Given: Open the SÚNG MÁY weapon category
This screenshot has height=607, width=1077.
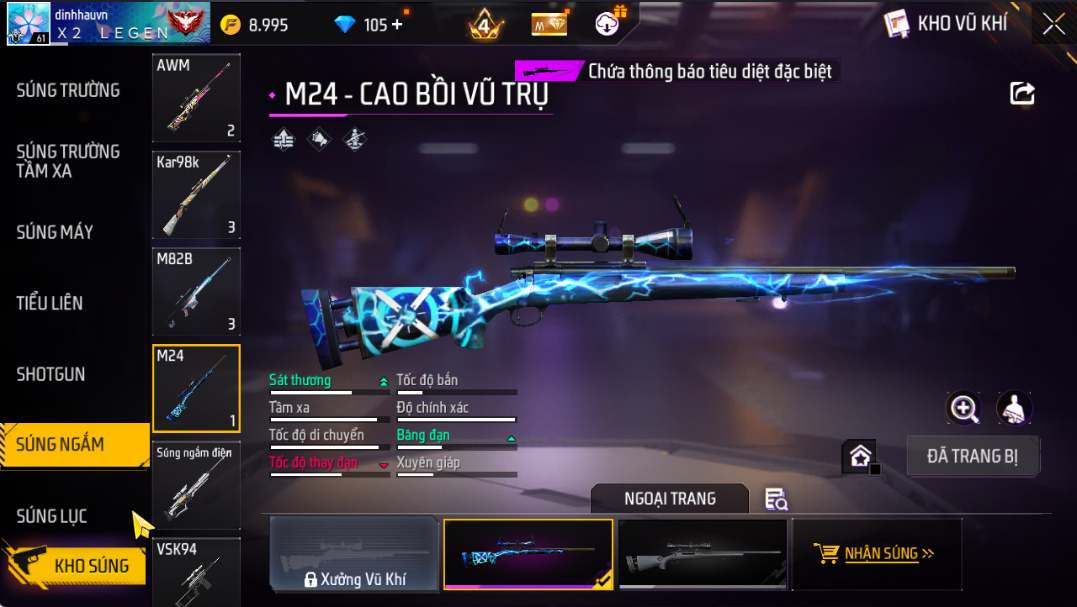Looking at the screenshot, I should coord(55,232).
